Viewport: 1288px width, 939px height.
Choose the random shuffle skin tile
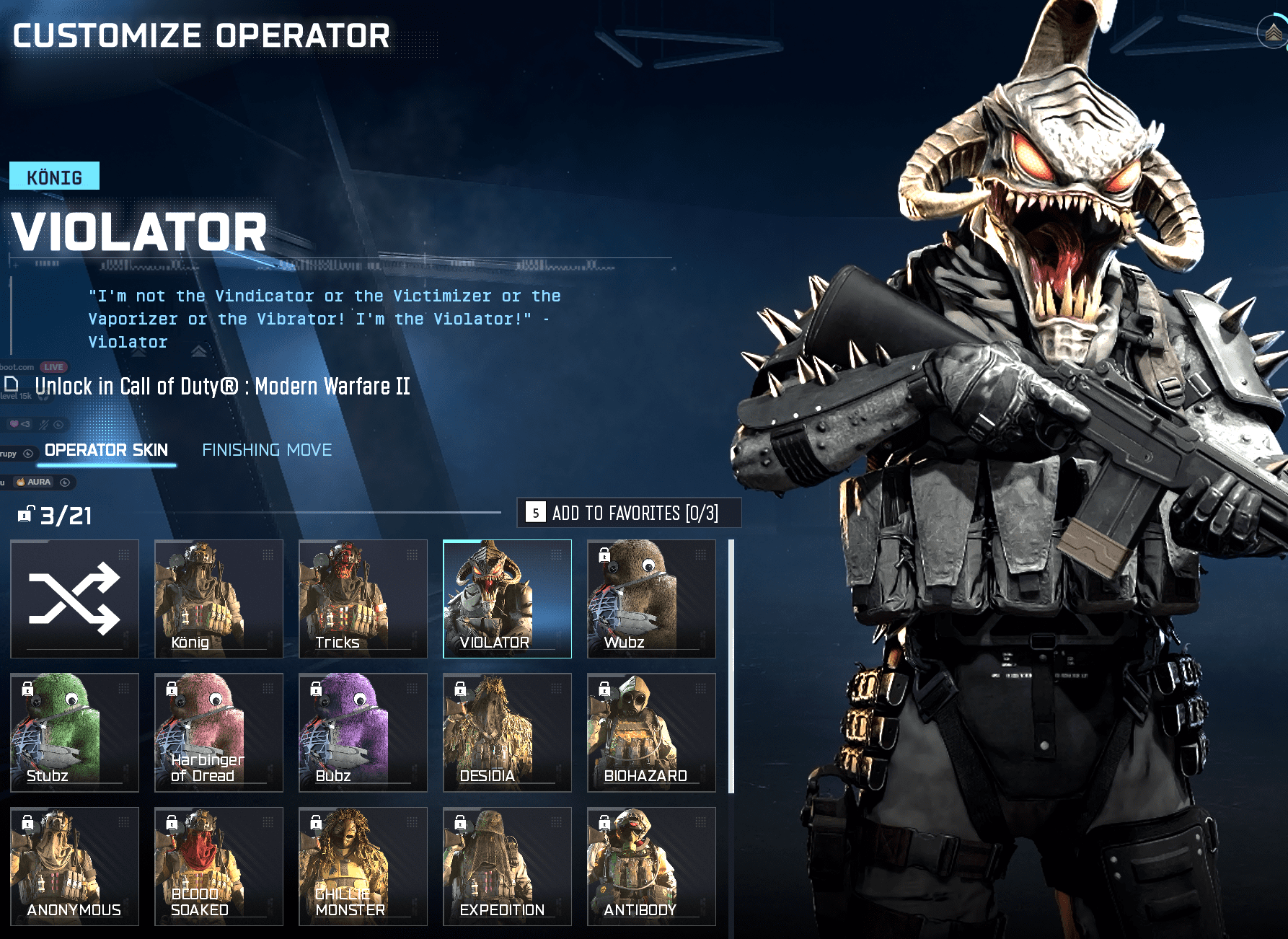point(74,599)
